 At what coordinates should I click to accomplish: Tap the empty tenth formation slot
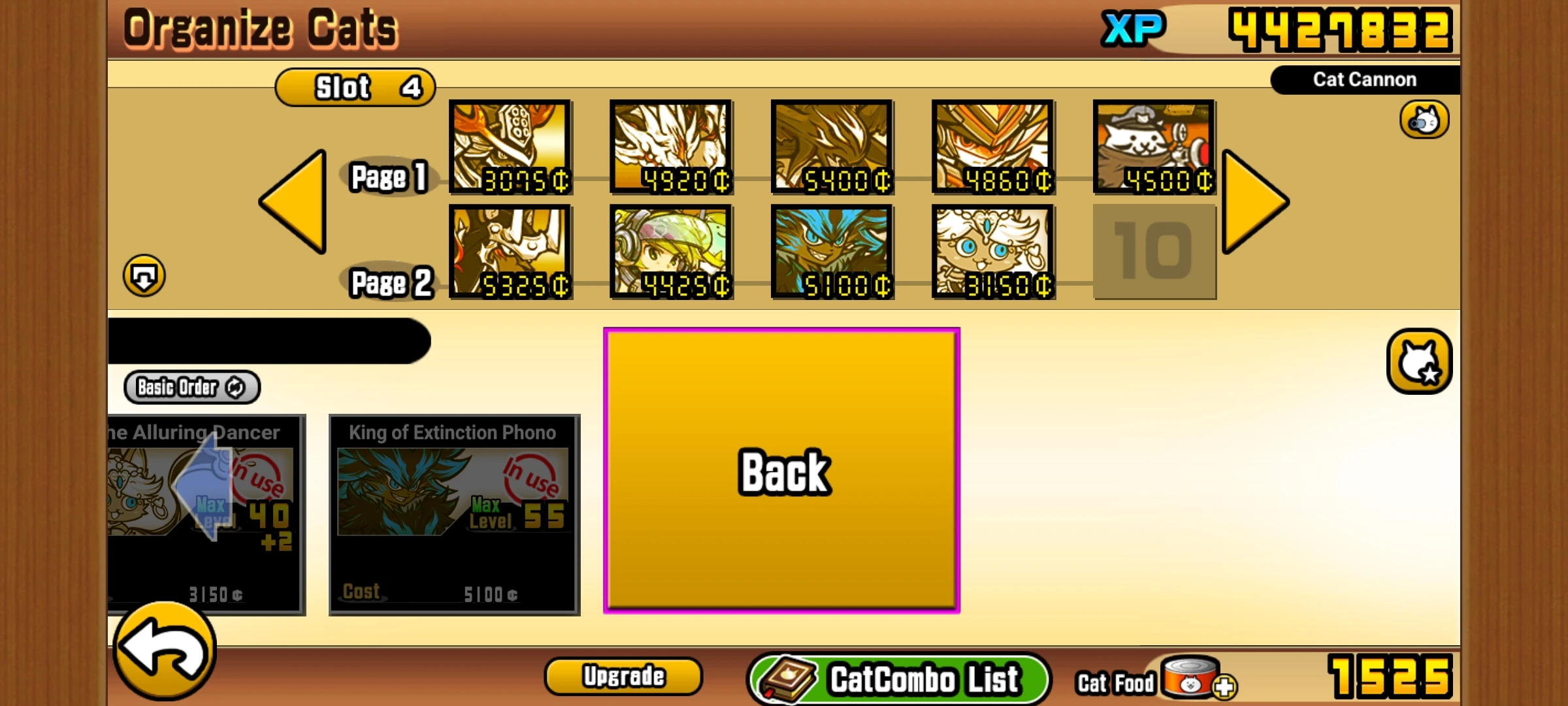1153,252
